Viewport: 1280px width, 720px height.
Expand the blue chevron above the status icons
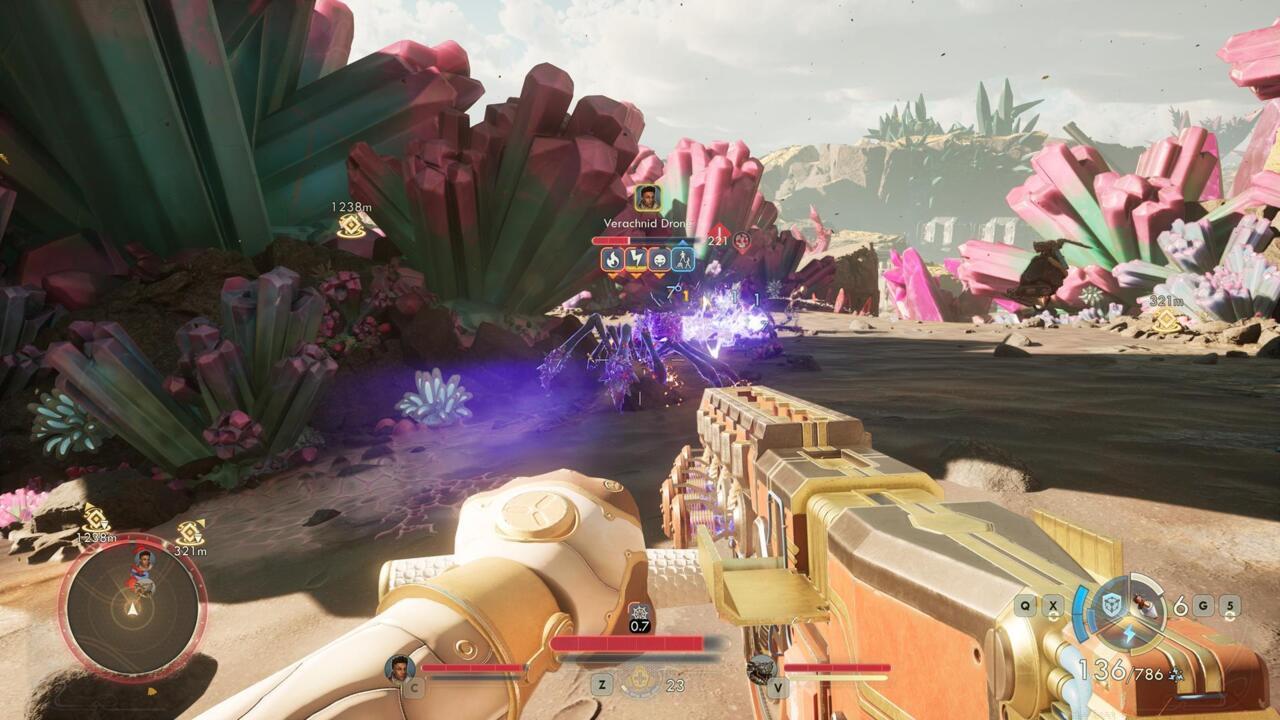tap(684, 242)
